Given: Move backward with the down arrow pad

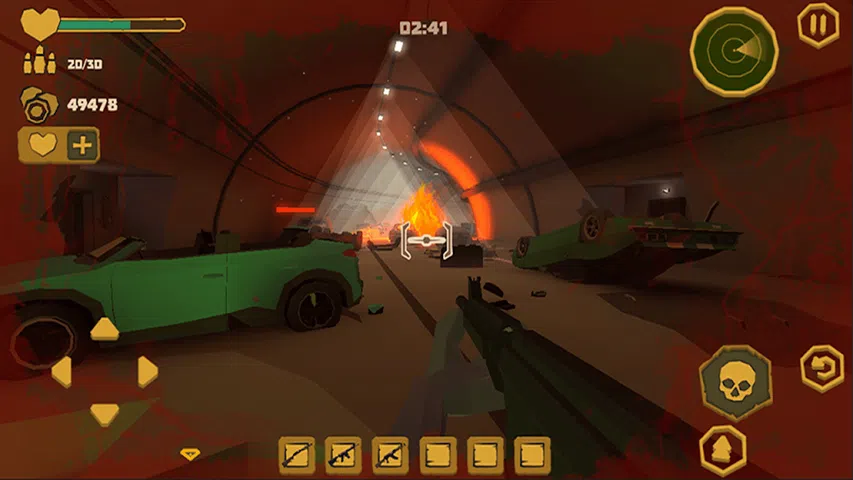Looking at the screenshot, I should (x=105, y=413).
